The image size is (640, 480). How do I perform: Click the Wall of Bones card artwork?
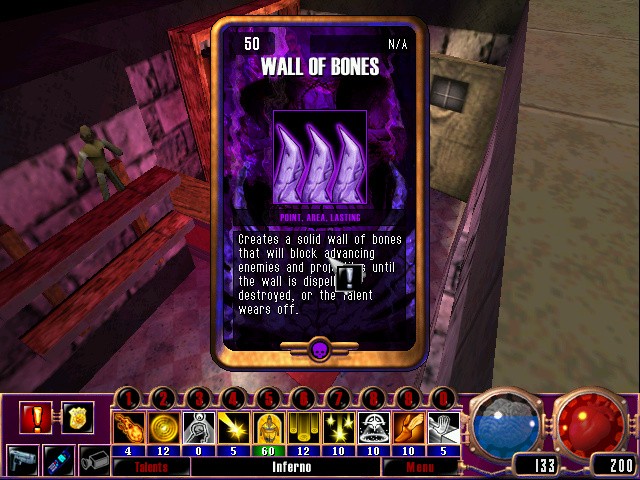click(x=319, y=156)
